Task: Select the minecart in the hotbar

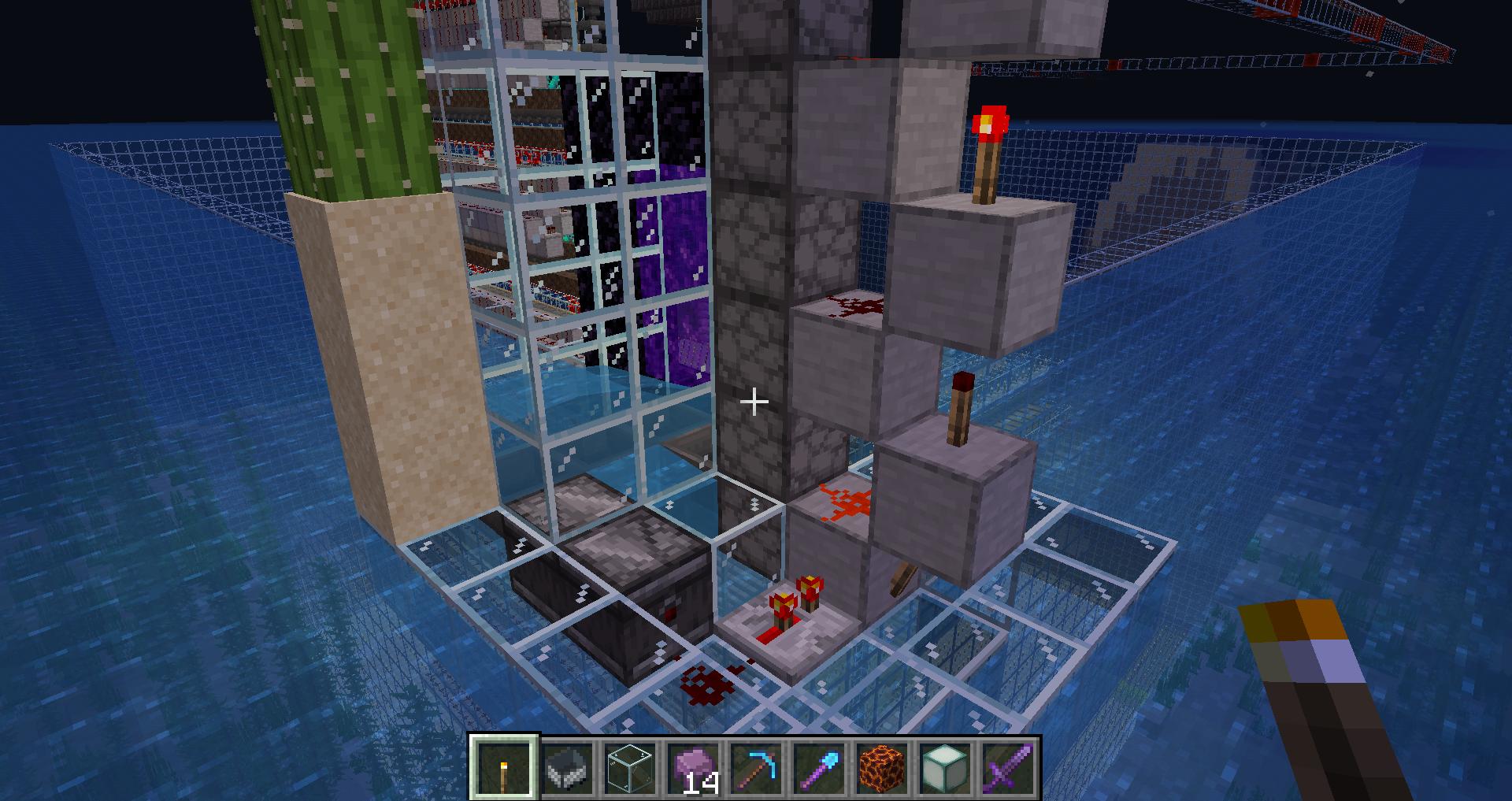Action: pyautogui.click(x=567, y=767)
